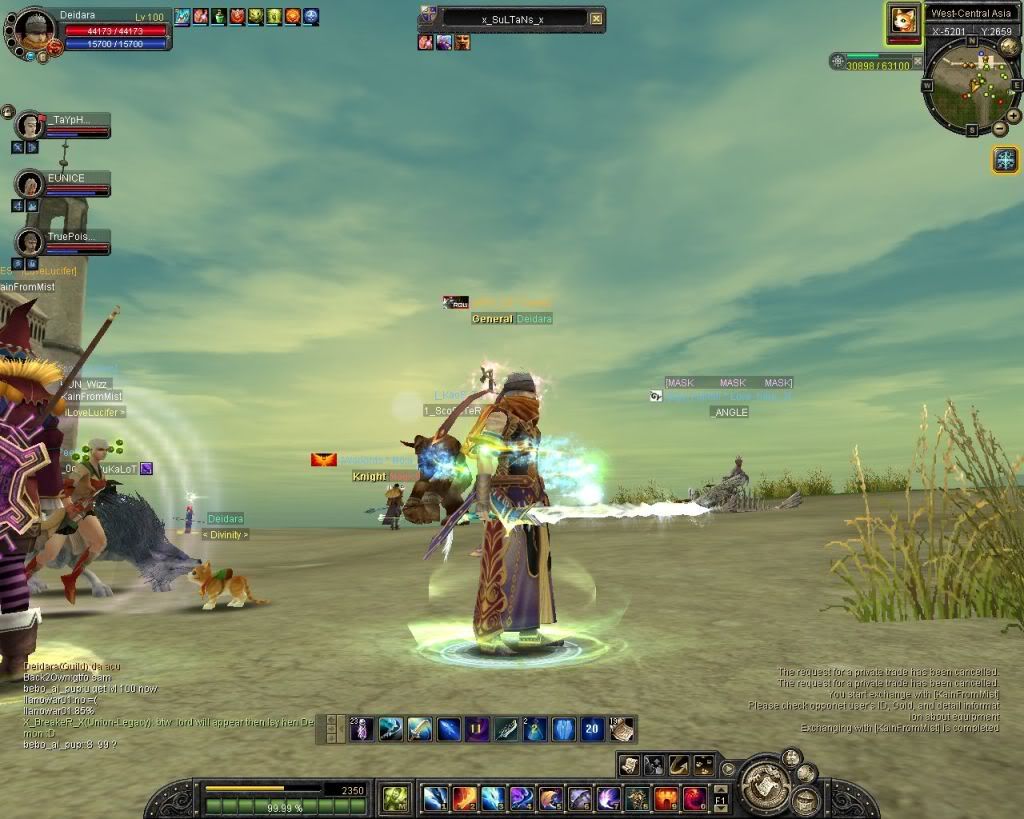Screen dimensions: 1024x819
Task: Close the x_SuLTaNs_x target frame
Action: coord(596,18)
